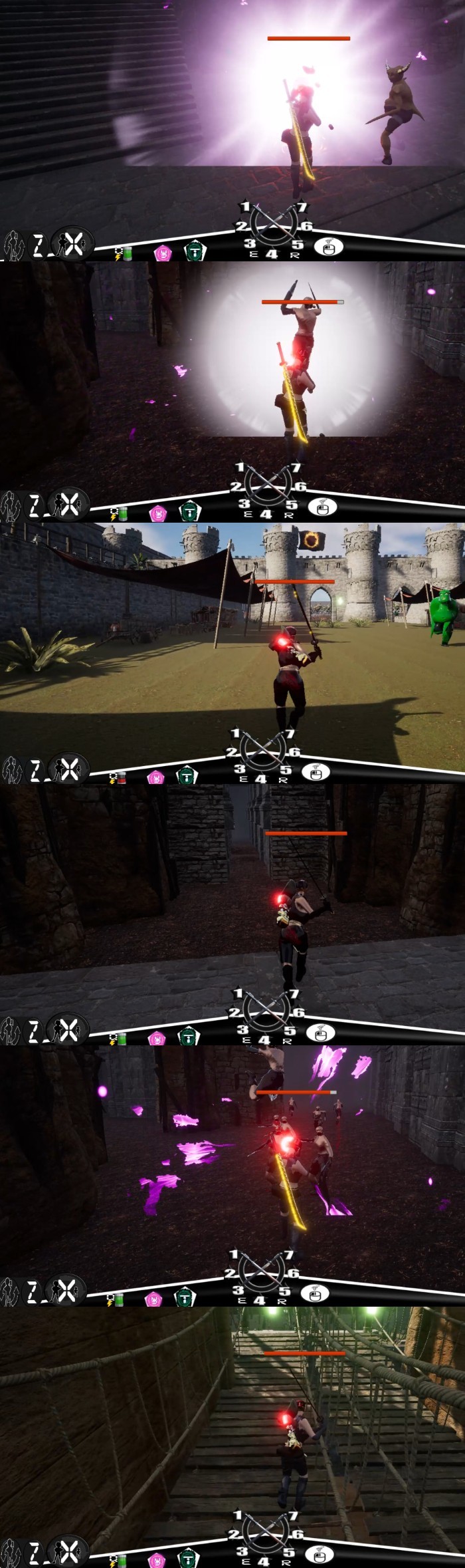Choose the character silhouette icon in the castle courtyard frame

(x=11, y=771)
